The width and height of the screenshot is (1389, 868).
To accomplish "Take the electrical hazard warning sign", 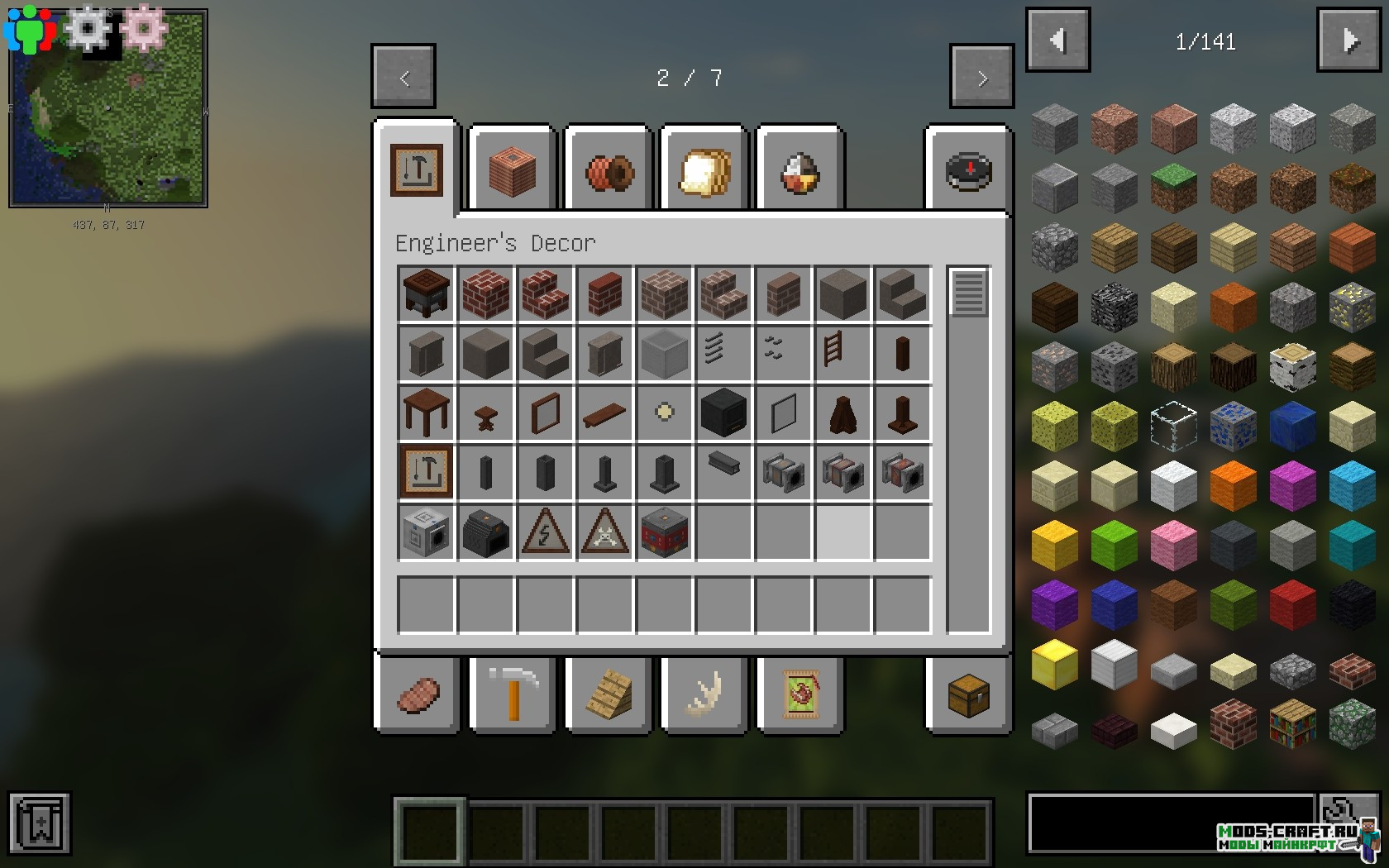I will coord(545,532).
